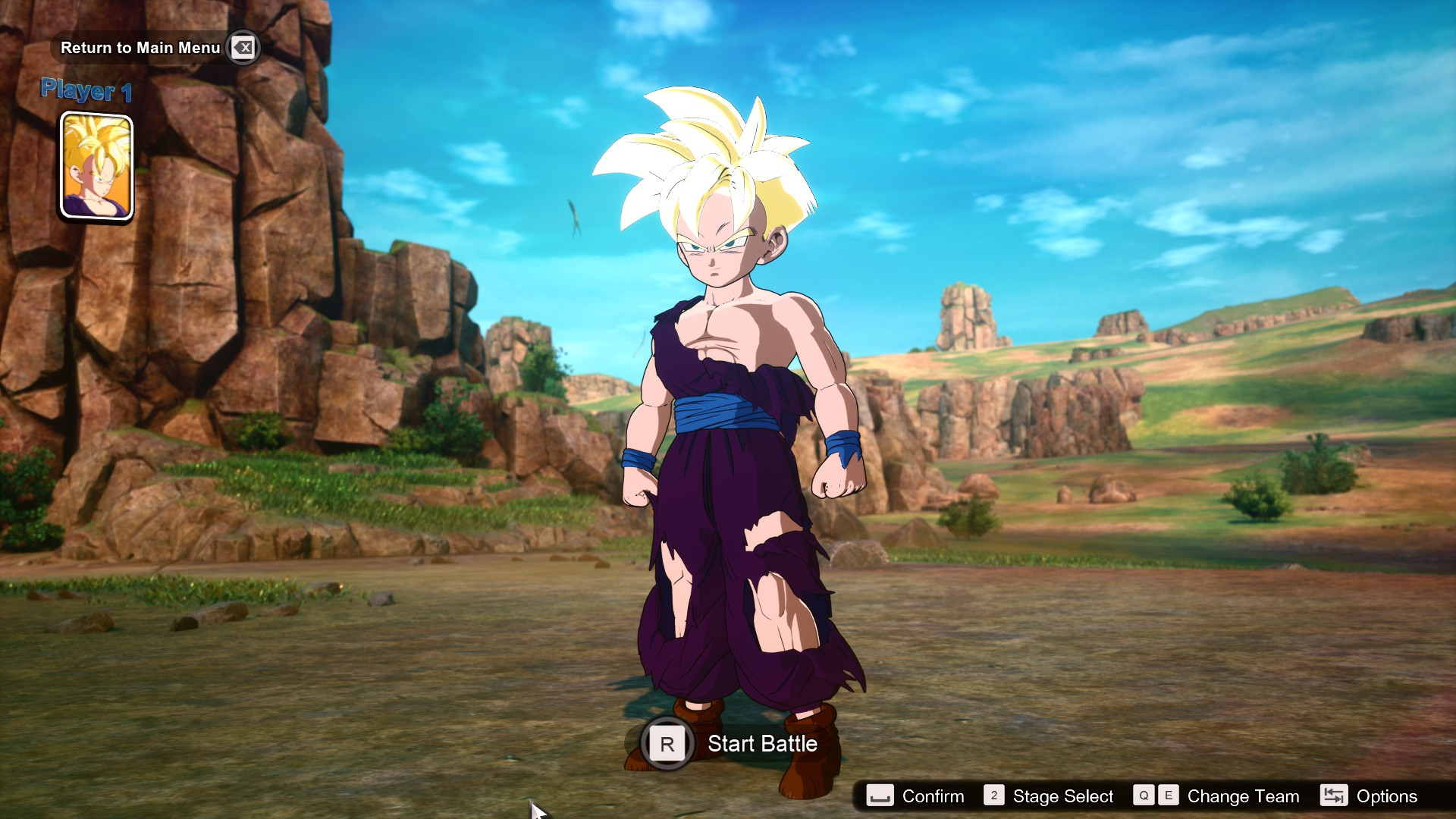Click the E key icon for Change Team
This screenshot has height=819, width=1456.
tap(1169, 796)
